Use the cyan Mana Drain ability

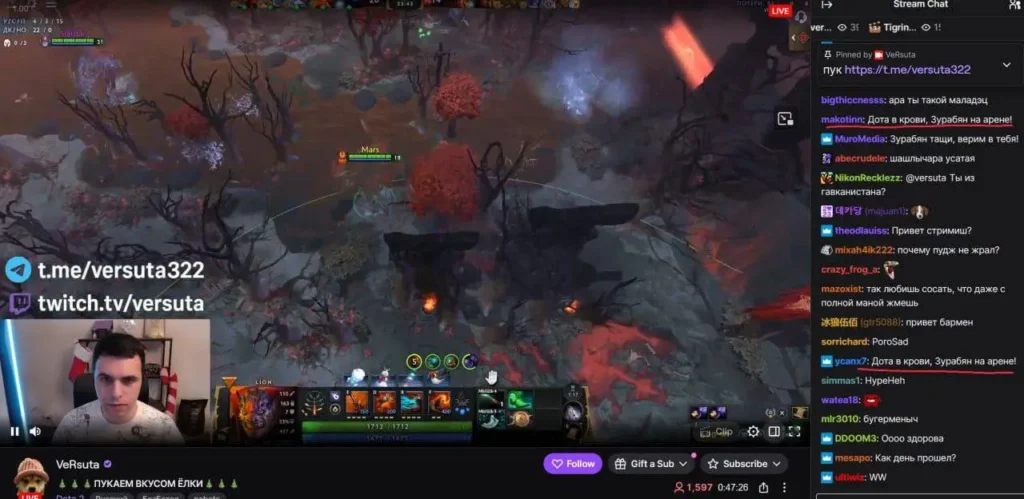[413, 402]
